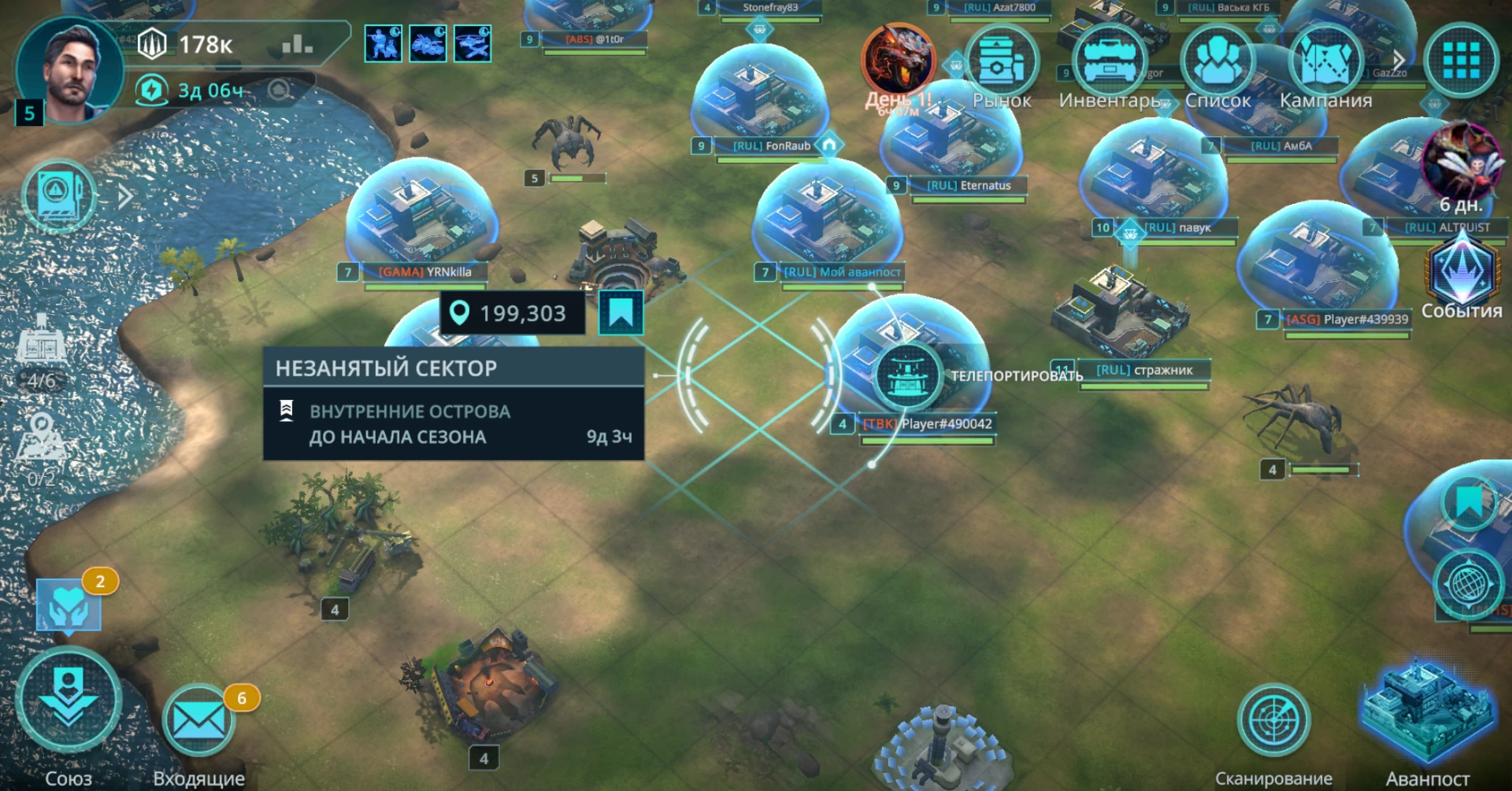
Task: Open the rankings bar chart icon
Action: pyautogui.click(x=297, y=44)
